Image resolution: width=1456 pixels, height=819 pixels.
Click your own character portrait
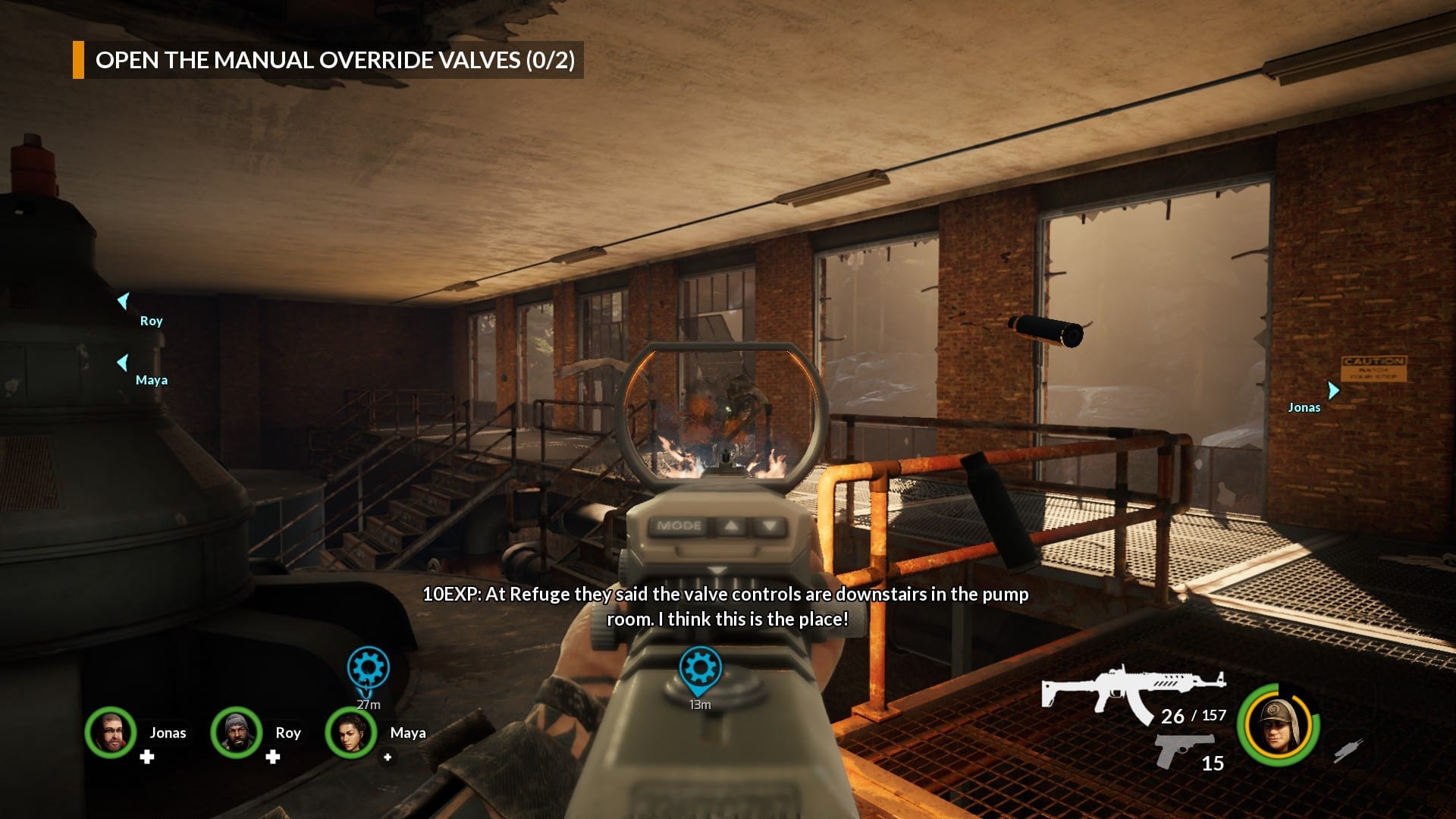(x=1279, y=724)
